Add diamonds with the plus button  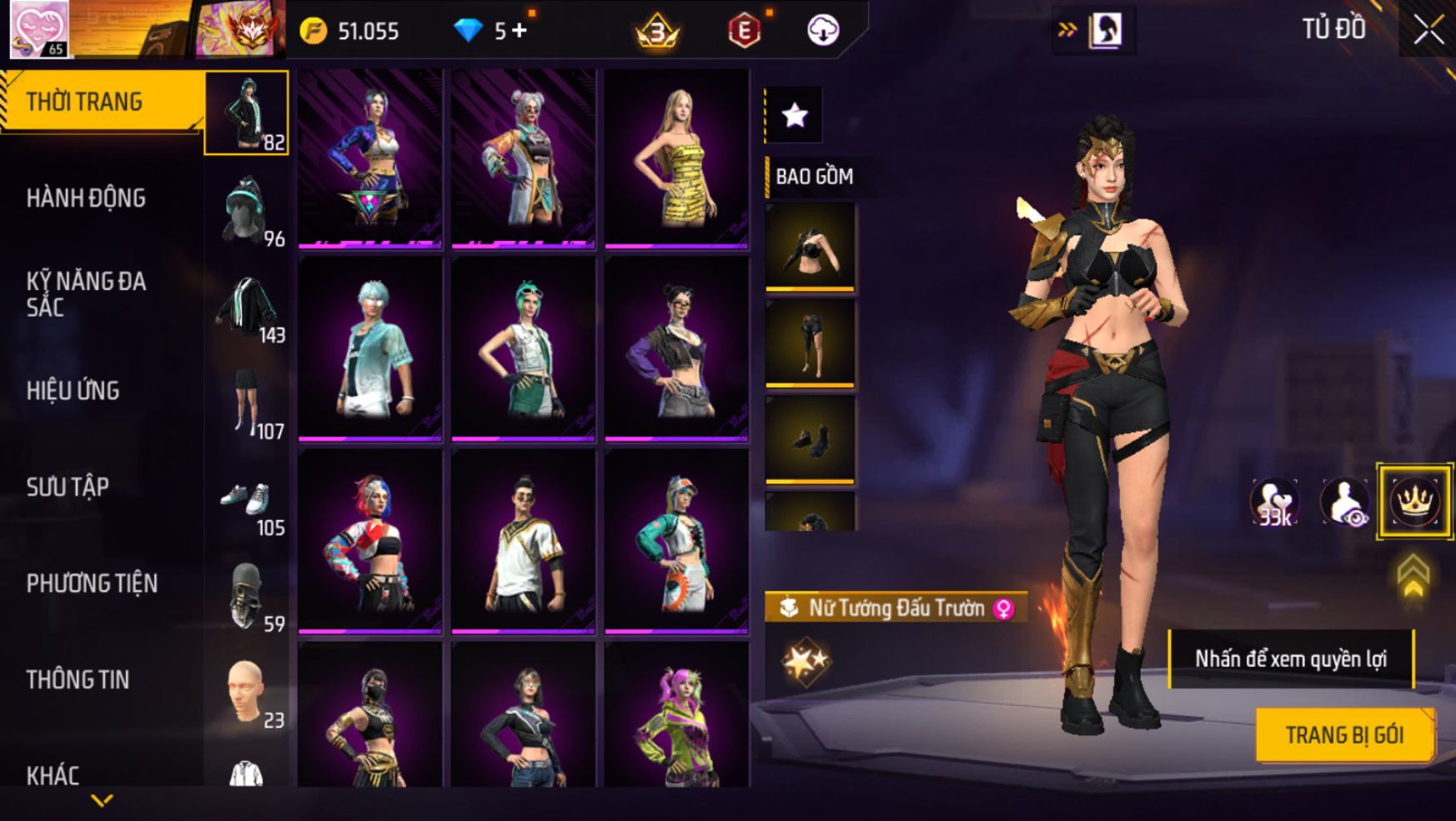coord(520,31)
